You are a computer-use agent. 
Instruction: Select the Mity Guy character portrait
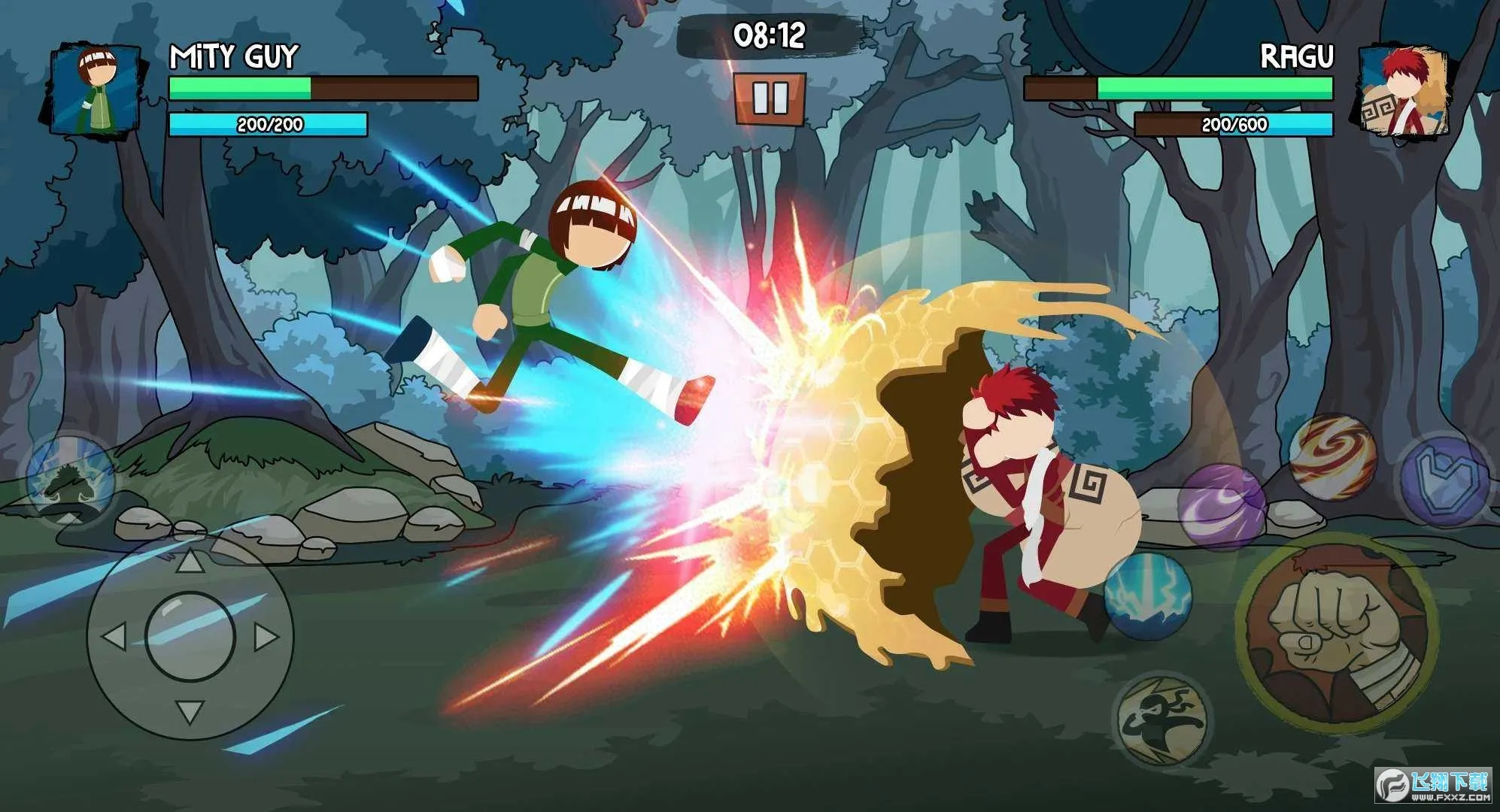[x=96, y=90]
